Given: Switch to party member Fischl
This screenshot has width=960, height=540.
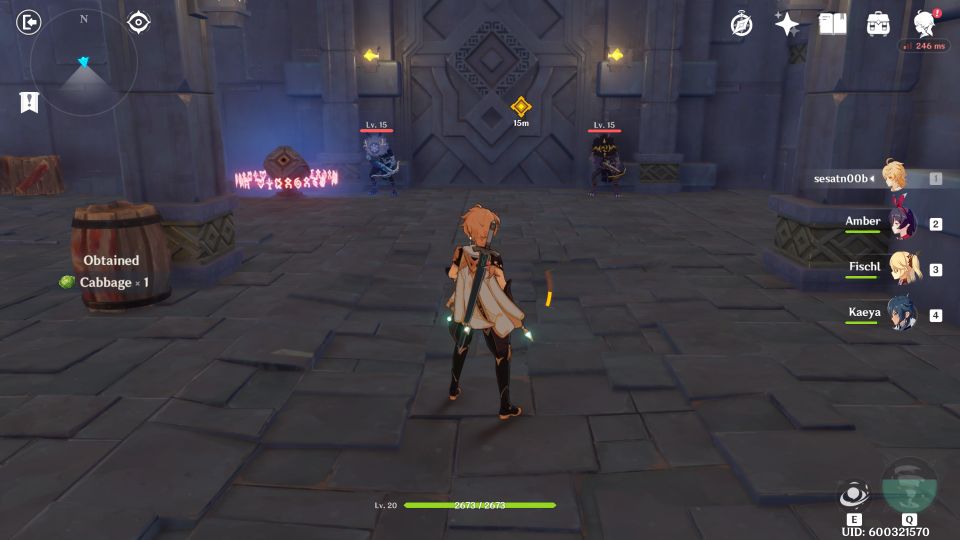Looking at the screenshot, I should (900, 269).
